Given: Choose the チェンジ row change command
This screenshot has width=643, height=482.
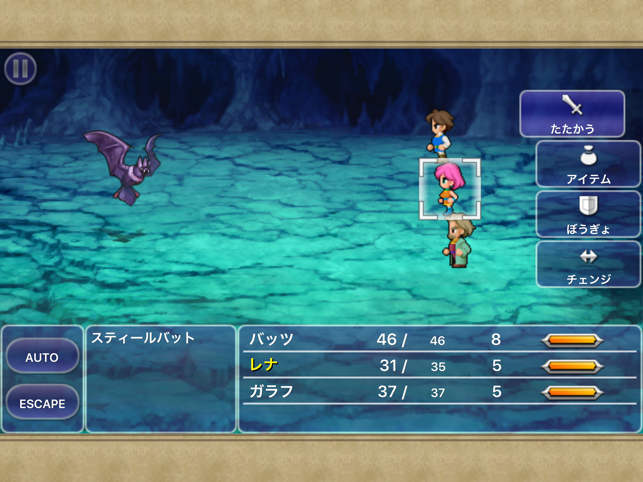Looking at the screenshot, I should pos(588,265).
